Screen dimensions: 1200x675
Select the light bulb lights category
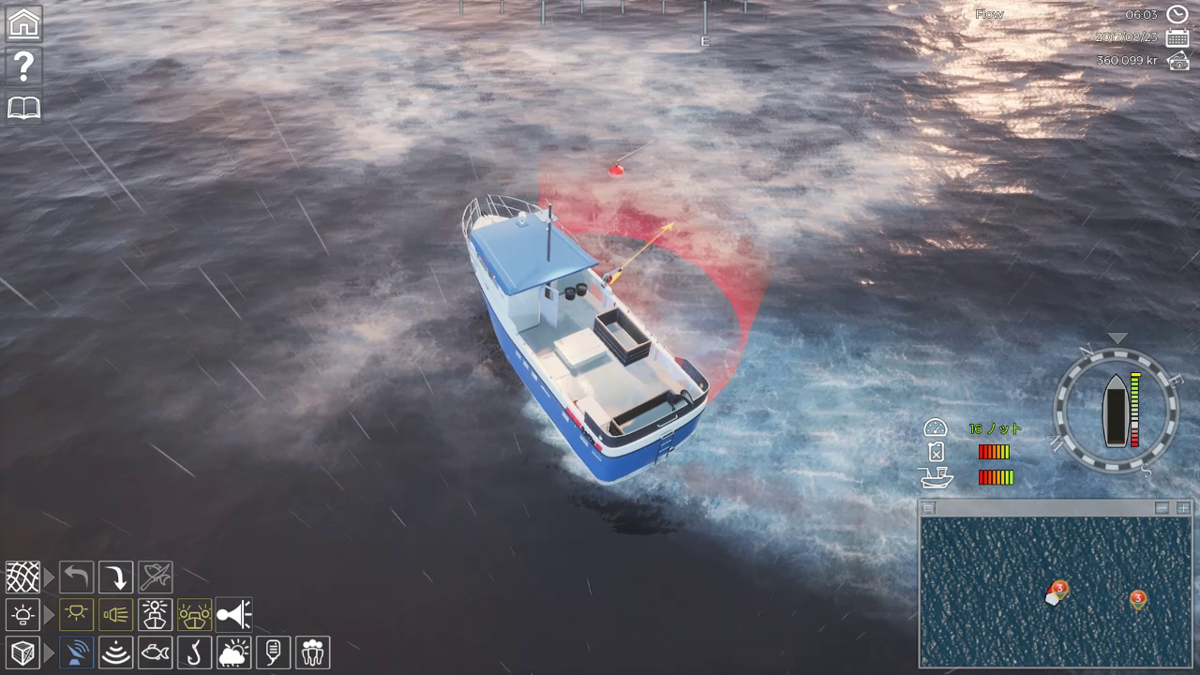[x=23, y=614]
